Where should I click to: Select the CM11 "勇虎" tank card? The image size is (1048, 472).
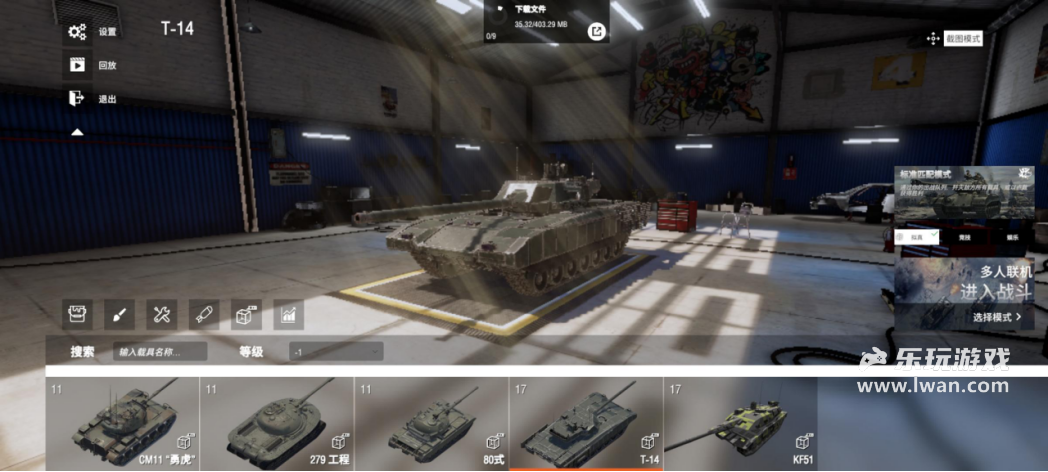coord(122,423)
